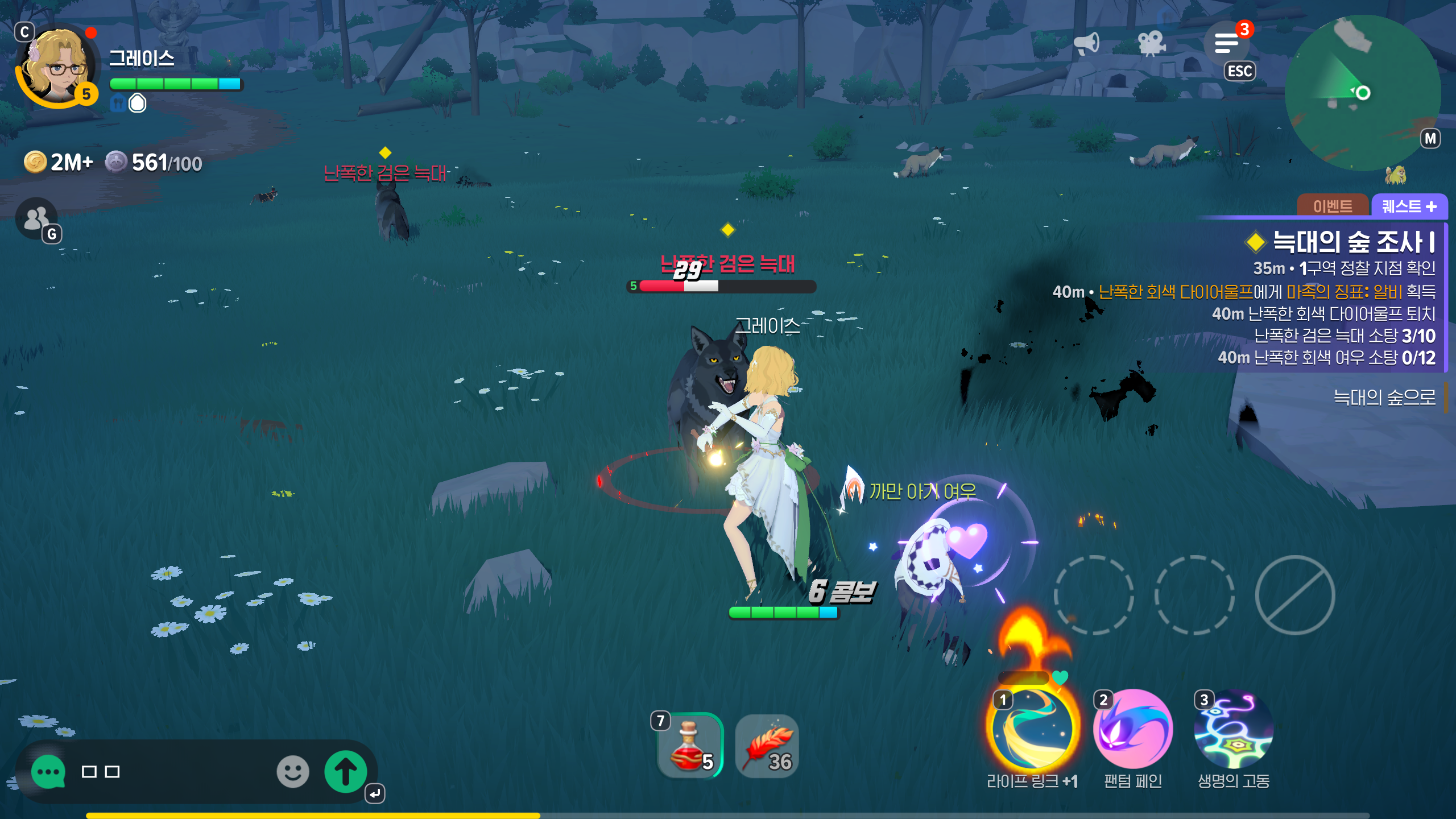Open the 늑대의 숲 조사 I quest tracker
This screenshot has width=1456, height=819.
[1354, 242]
